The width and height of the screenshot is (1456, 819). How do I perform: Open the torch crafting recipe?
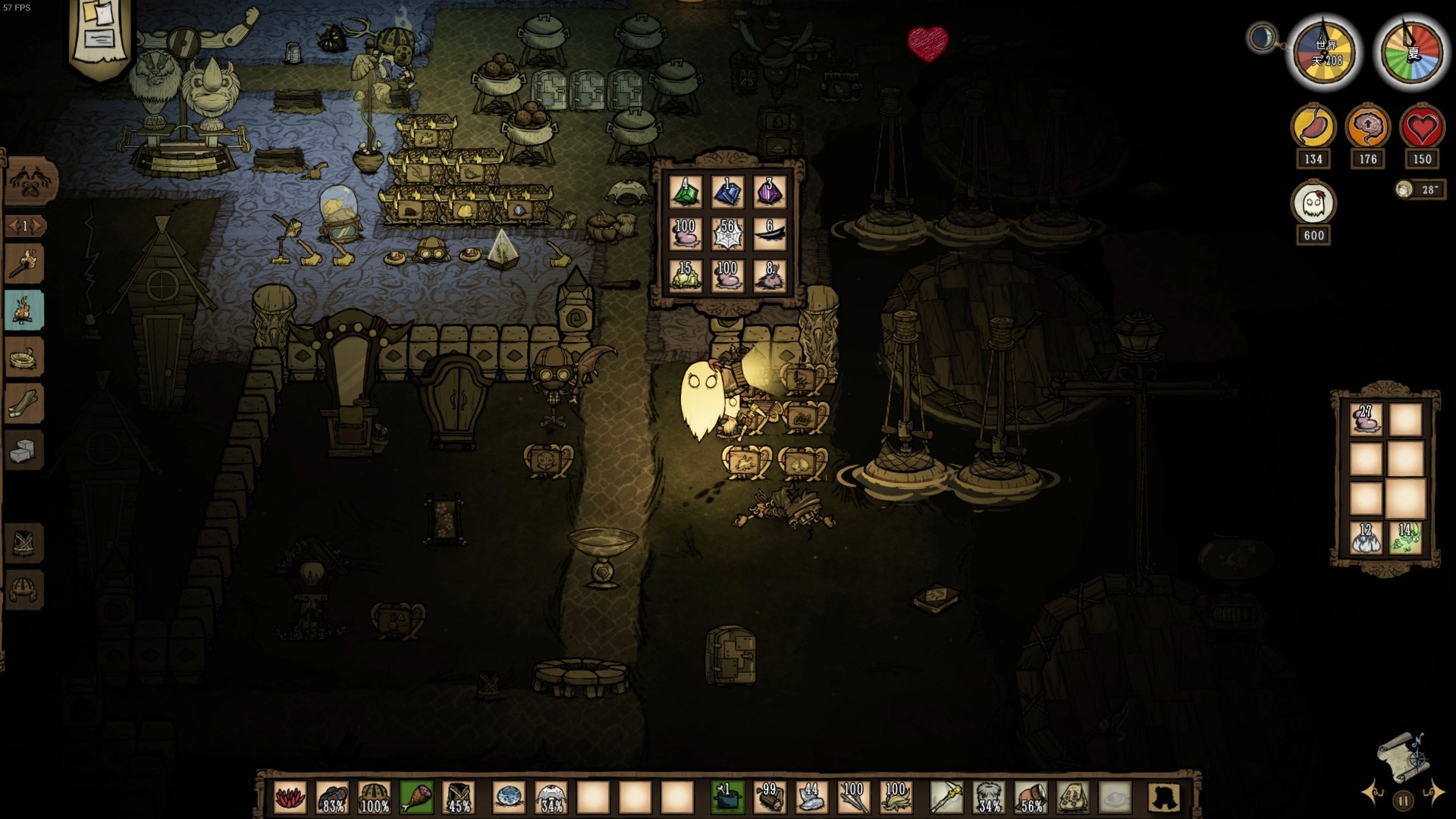[25, 263]
